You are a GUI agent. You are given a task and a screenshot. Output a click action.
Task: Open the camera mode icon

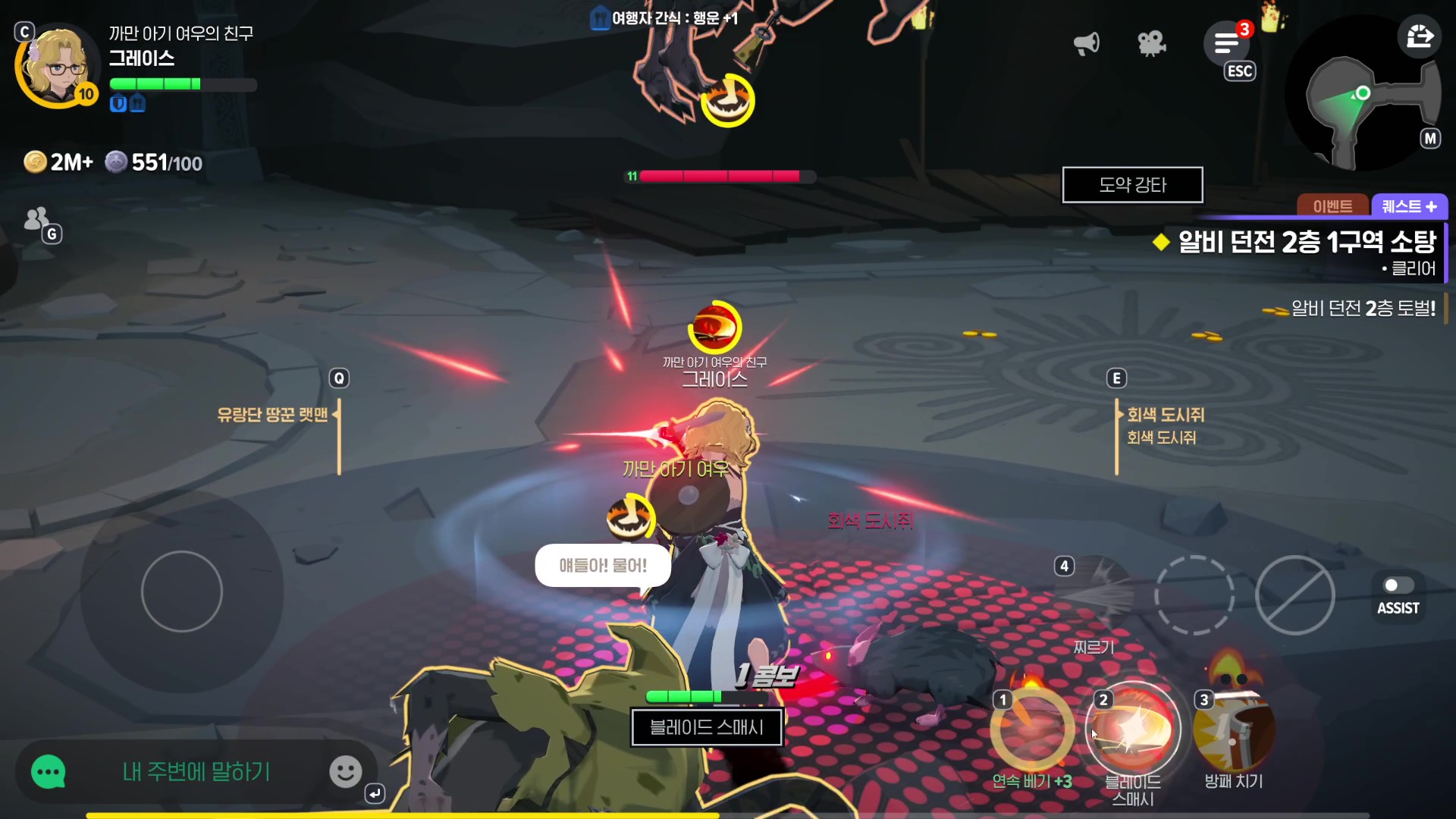click(1151, 43)
